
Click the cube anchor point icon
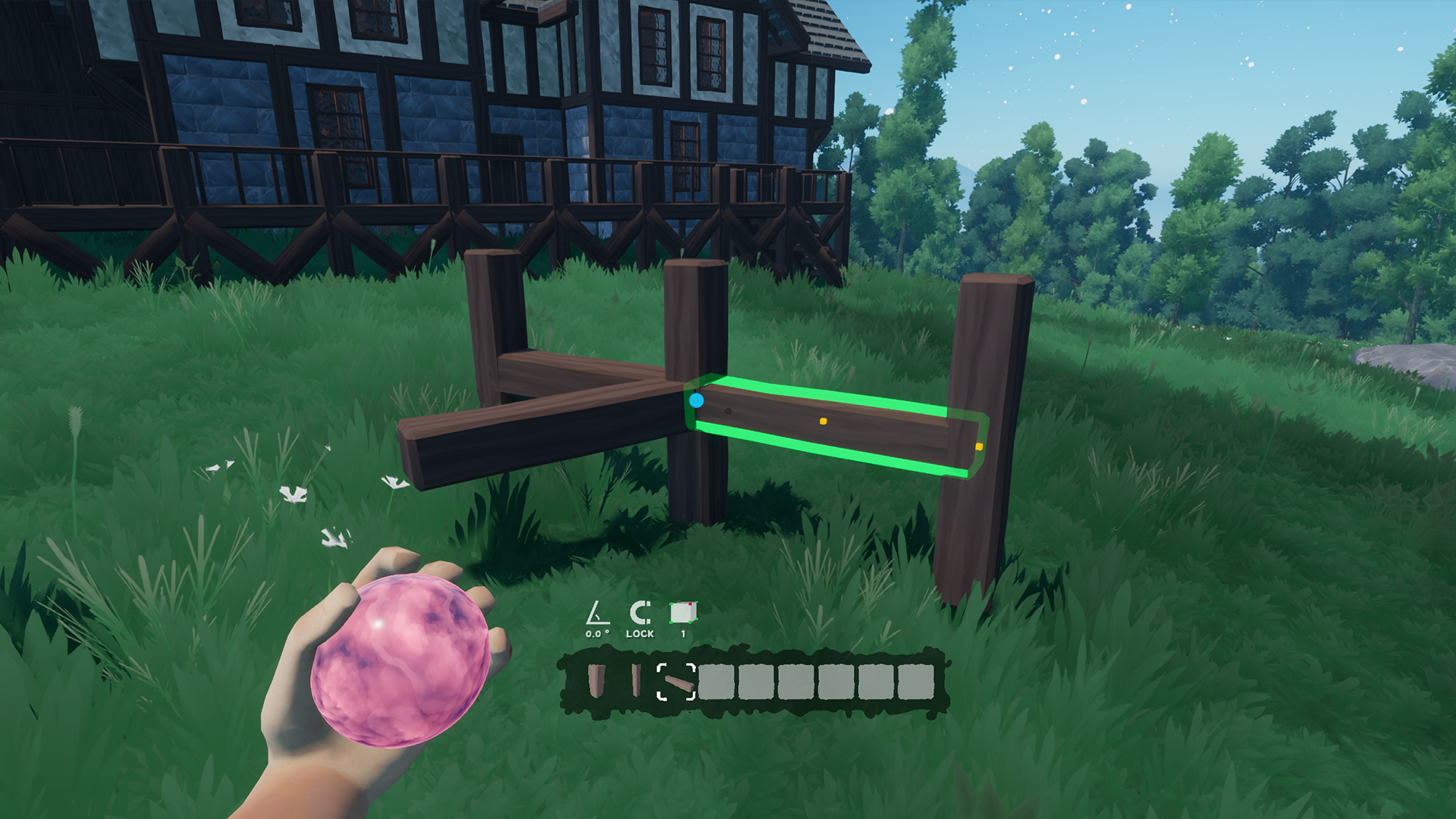click(682, 613)
